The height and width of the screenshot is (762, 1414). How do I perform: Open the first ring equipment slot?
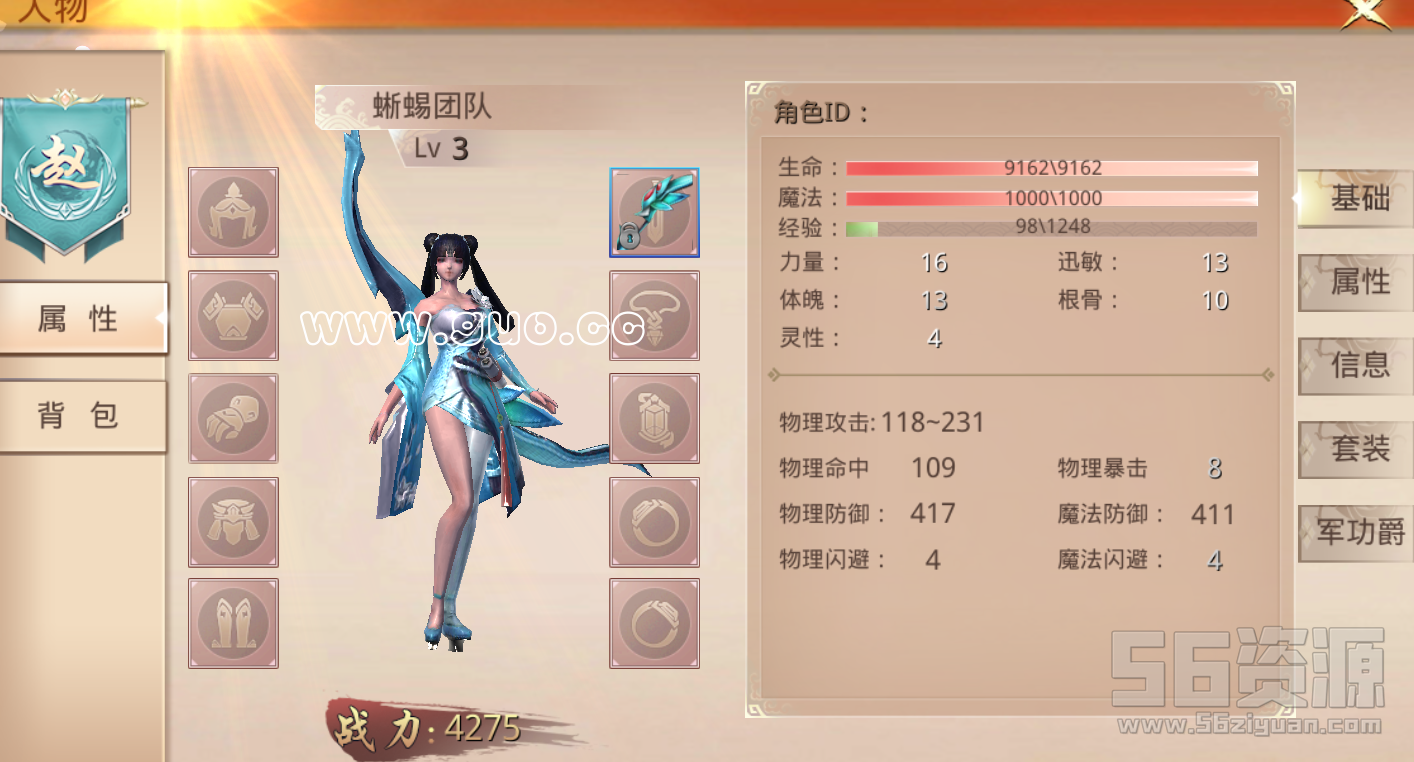click(653, 520)
